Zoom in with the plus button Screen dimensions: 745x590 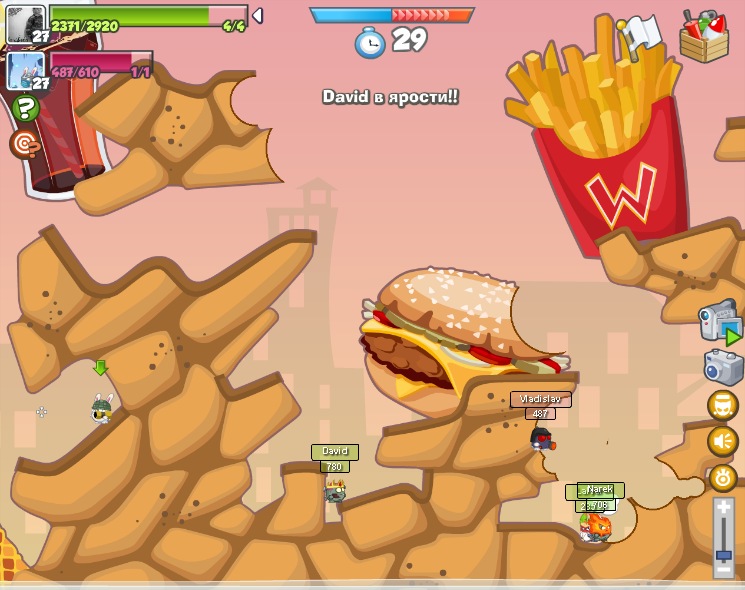[724, 508]
